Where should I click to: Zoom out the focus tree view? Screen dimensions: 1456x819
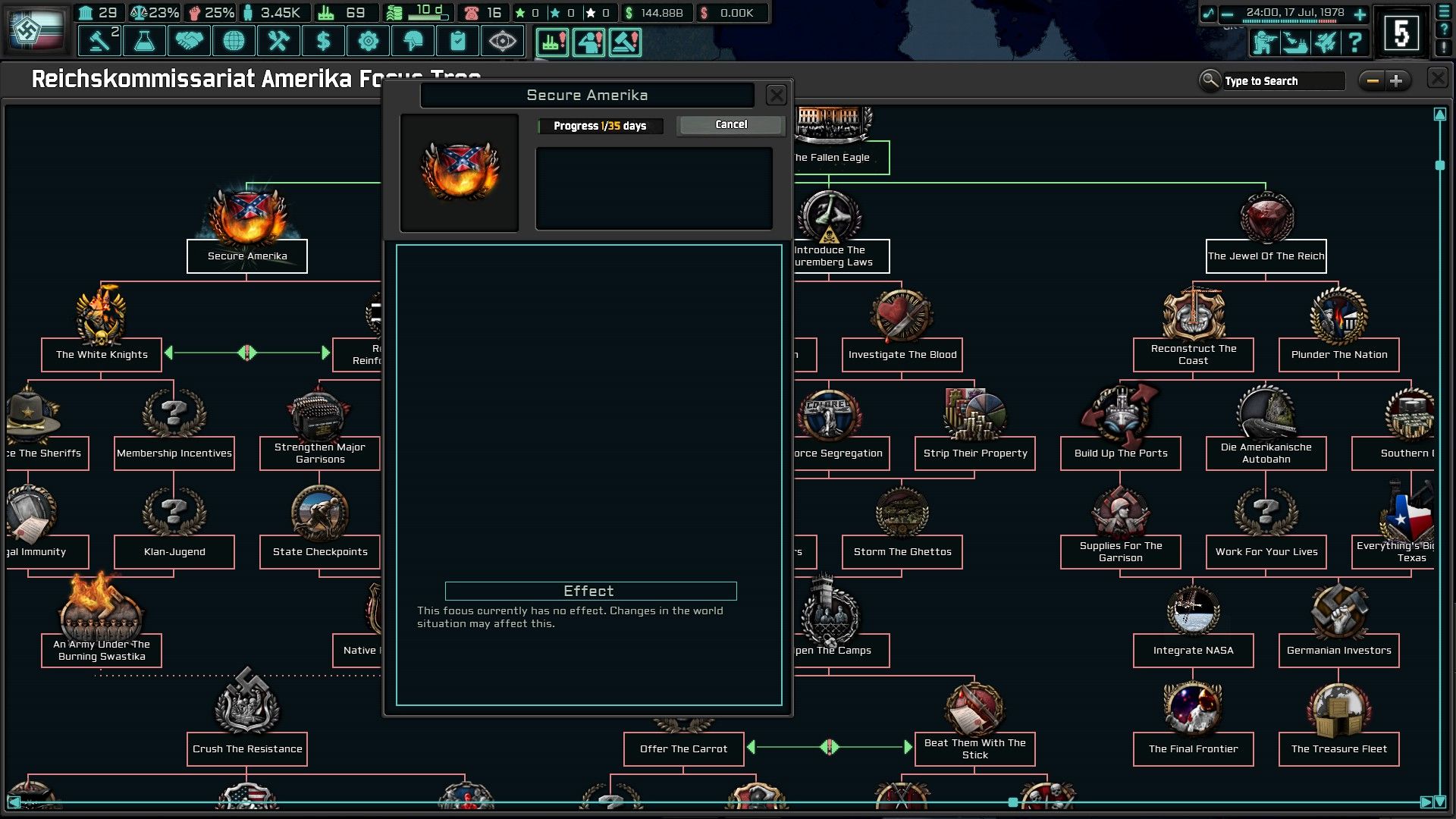[1372, 81]
